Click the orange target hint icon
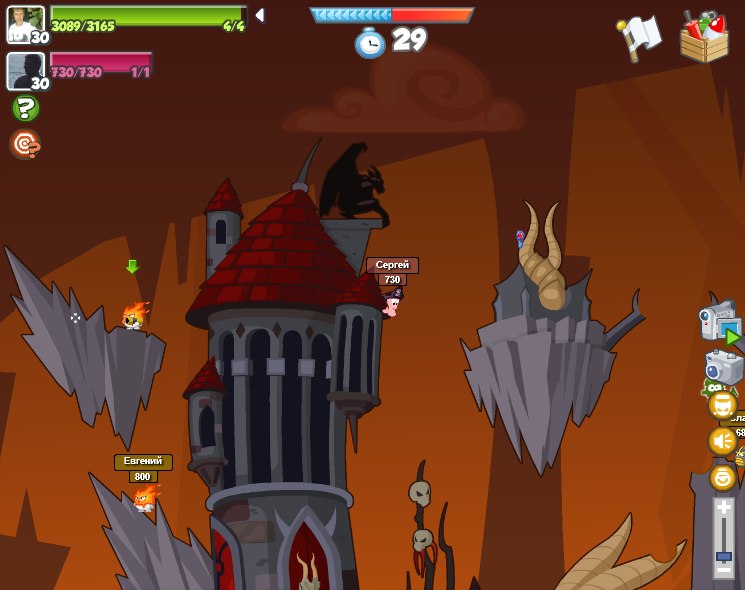Screen dimensions: 745x590 pos(25,144)
